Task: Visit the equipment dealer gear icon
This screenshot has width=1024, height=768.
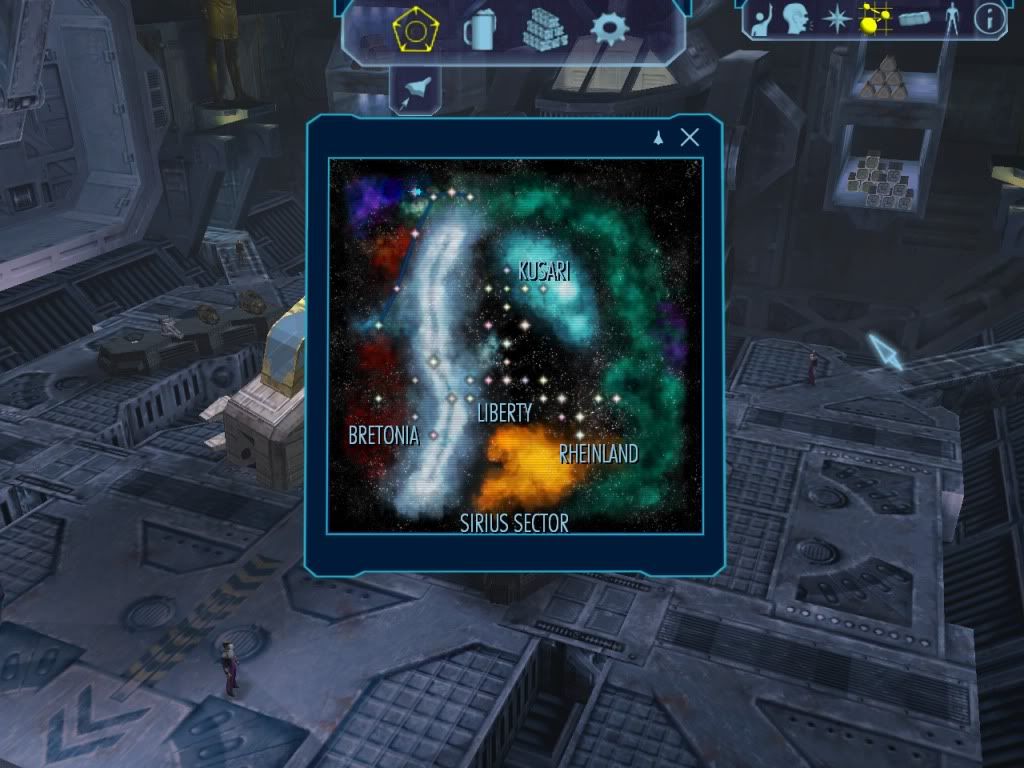Action: (609, 29)
